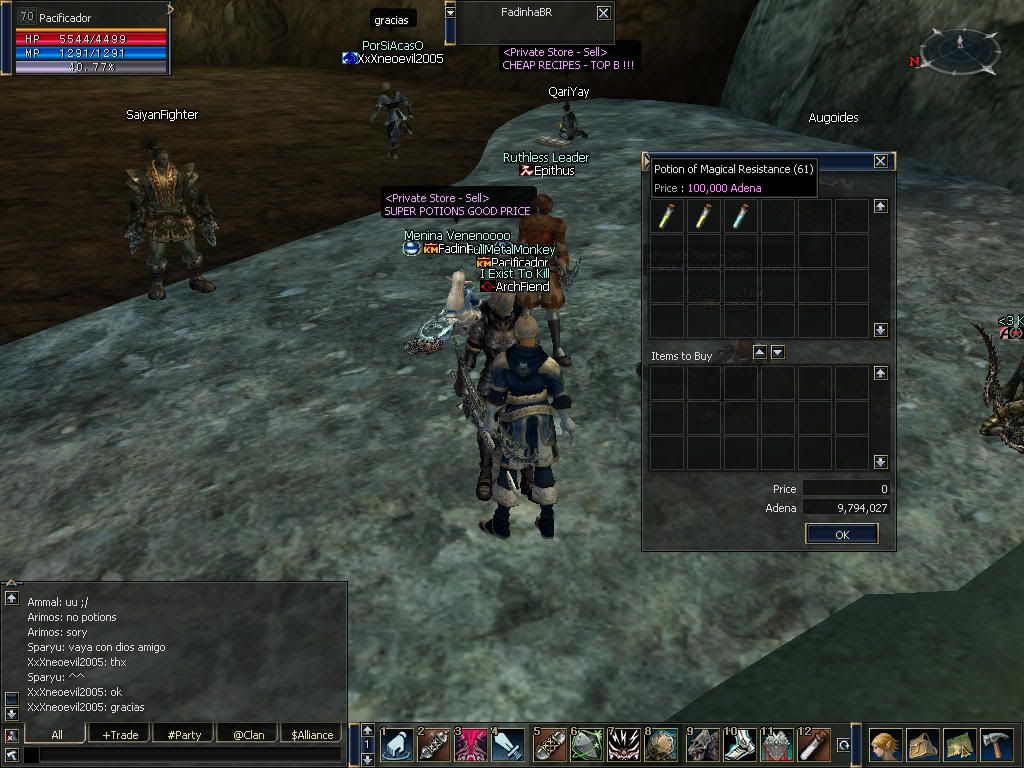
Task: Confirm the purchase with the OK button
Action: [x=841, y=534]
